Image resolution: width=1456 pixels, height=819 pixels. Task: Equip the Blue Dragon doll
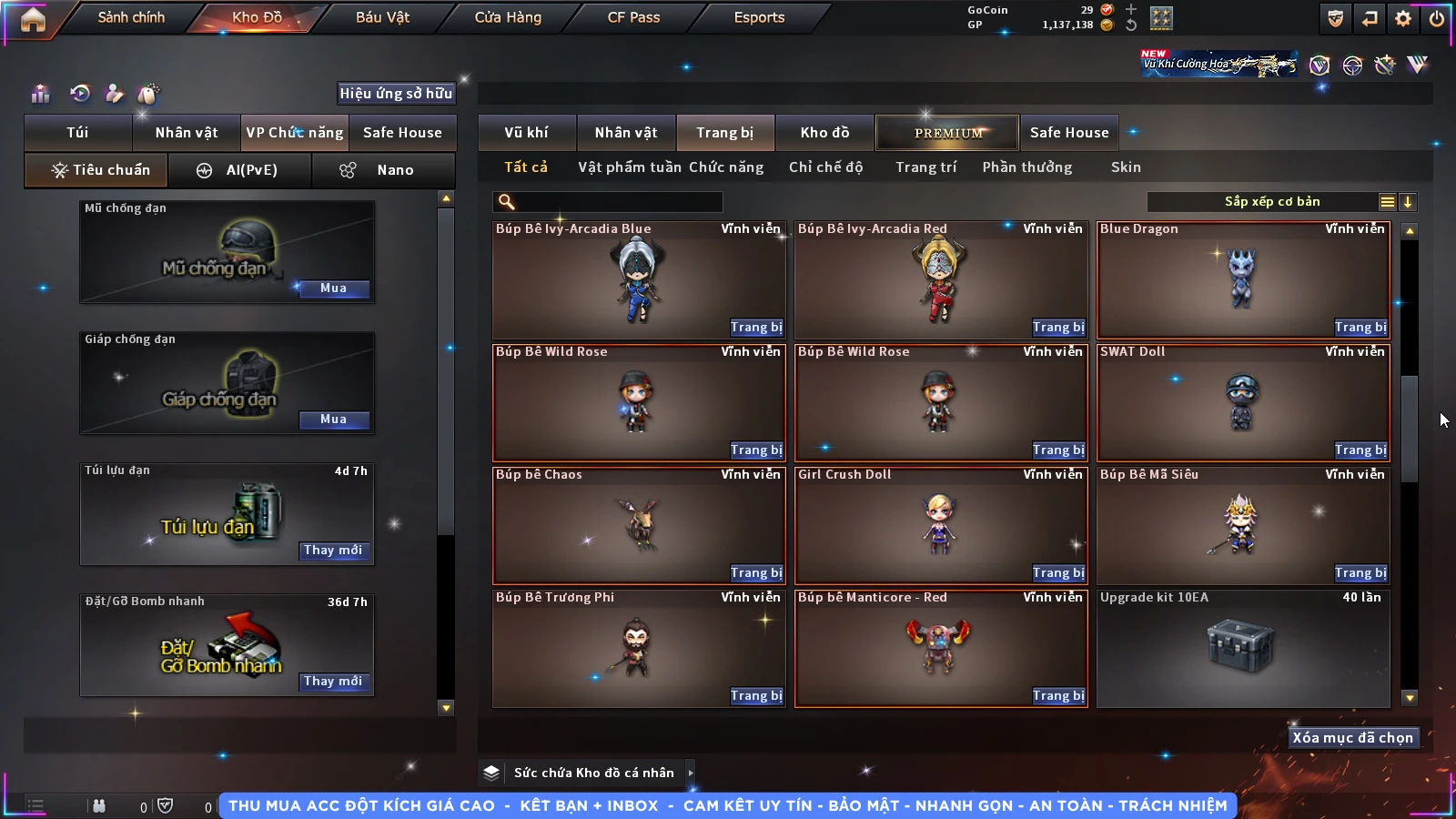(1360, 328)
